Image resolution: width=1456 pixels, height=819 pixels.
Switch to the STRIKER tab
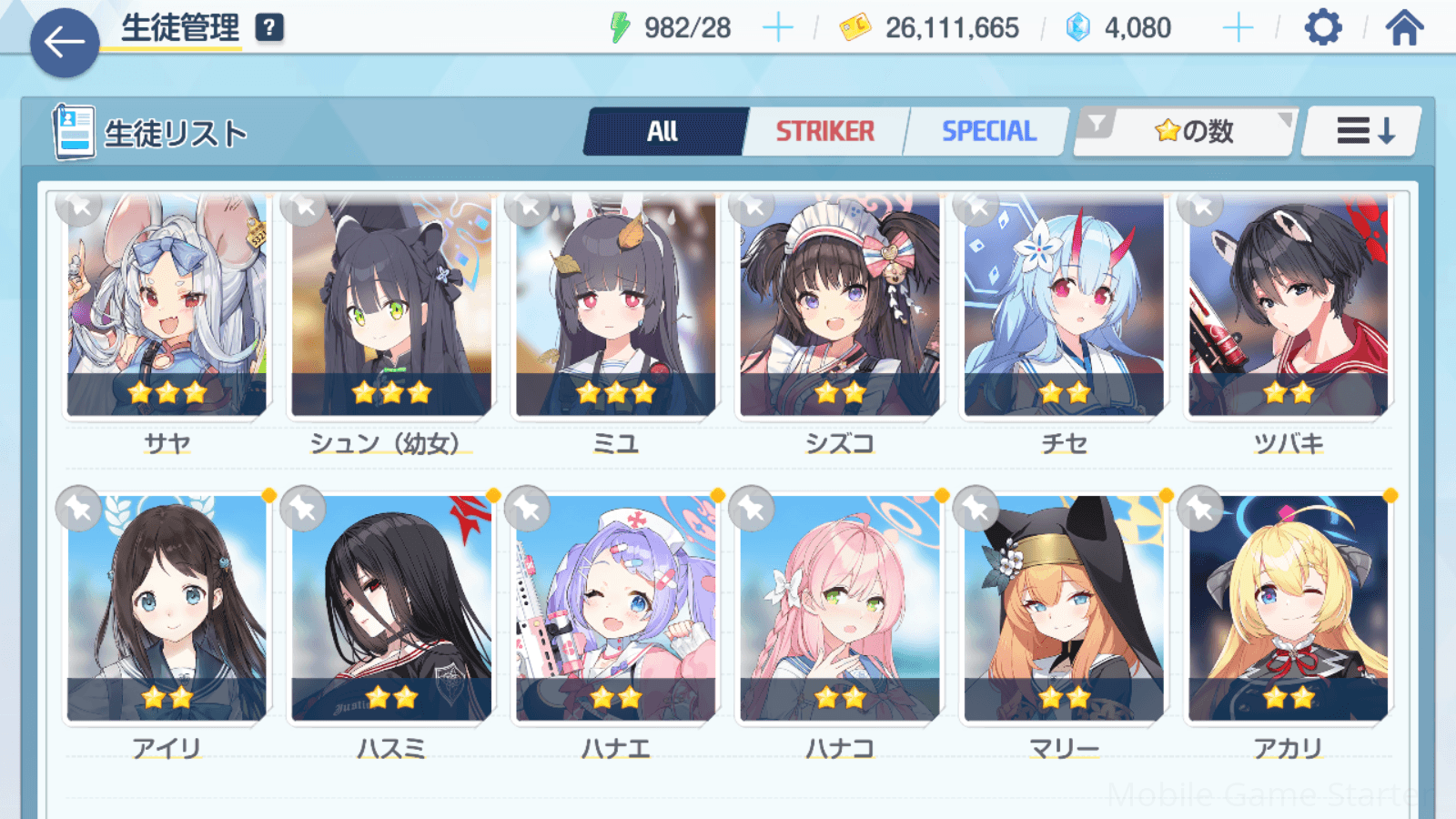pyautogui.click(x=824, y=132)
